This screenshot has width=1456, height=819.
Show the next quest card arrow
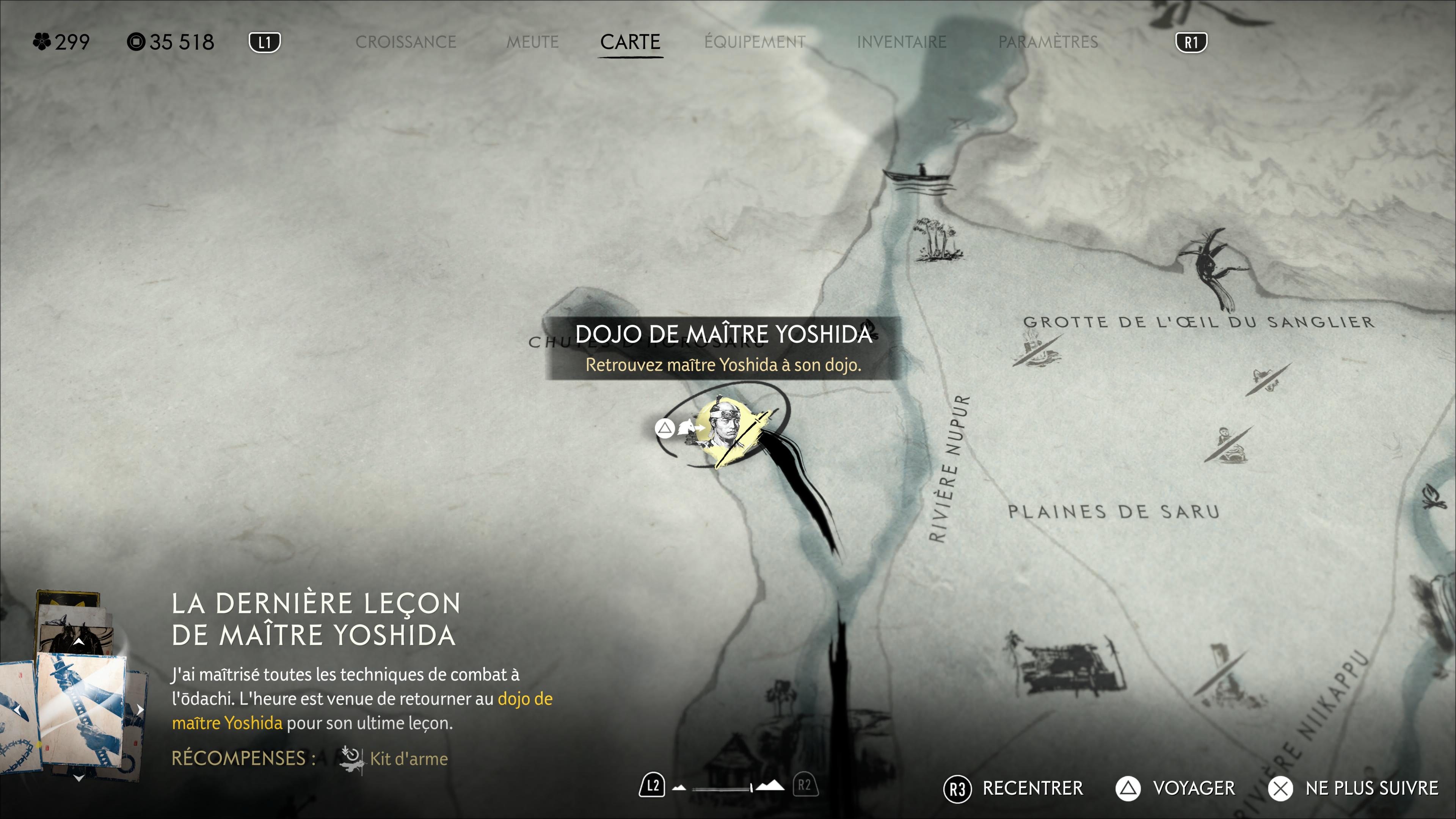point(140,709)
